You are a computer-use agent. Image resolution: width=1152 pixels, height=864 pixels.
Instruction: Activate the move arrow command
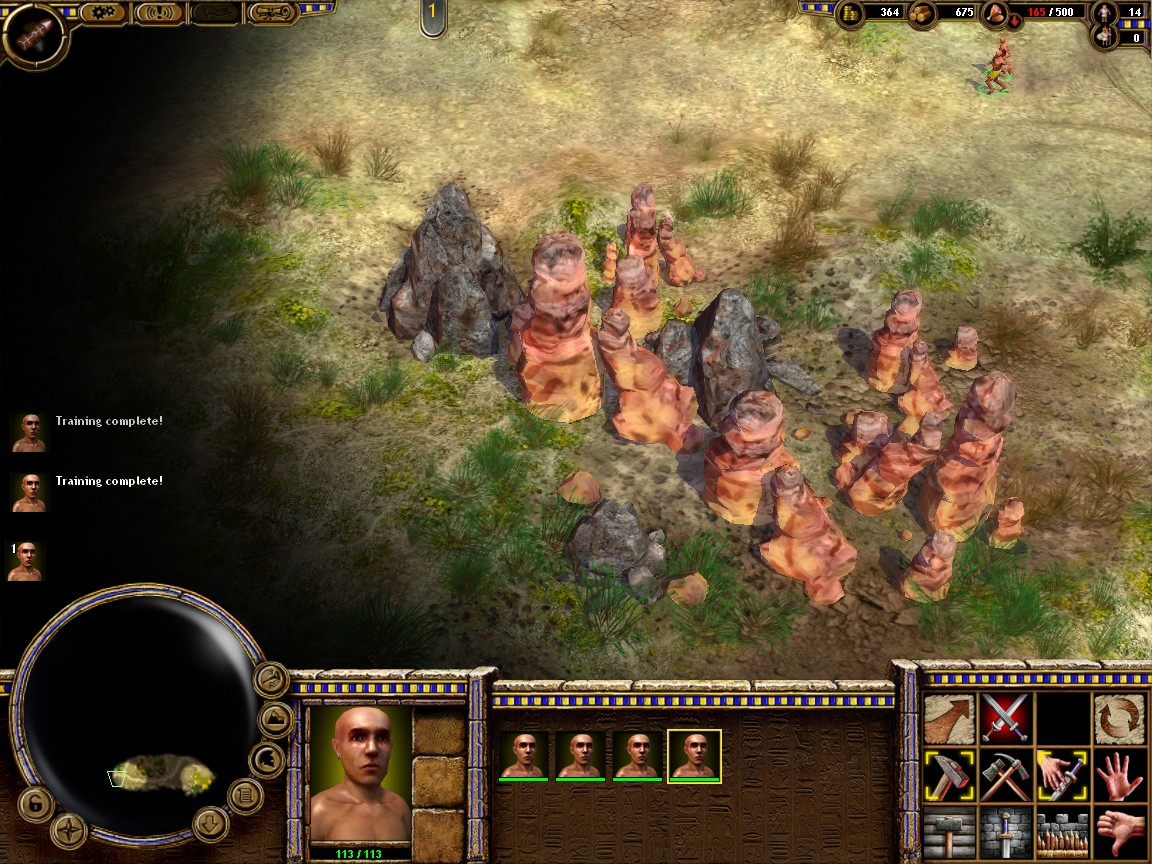pos(949,718)
